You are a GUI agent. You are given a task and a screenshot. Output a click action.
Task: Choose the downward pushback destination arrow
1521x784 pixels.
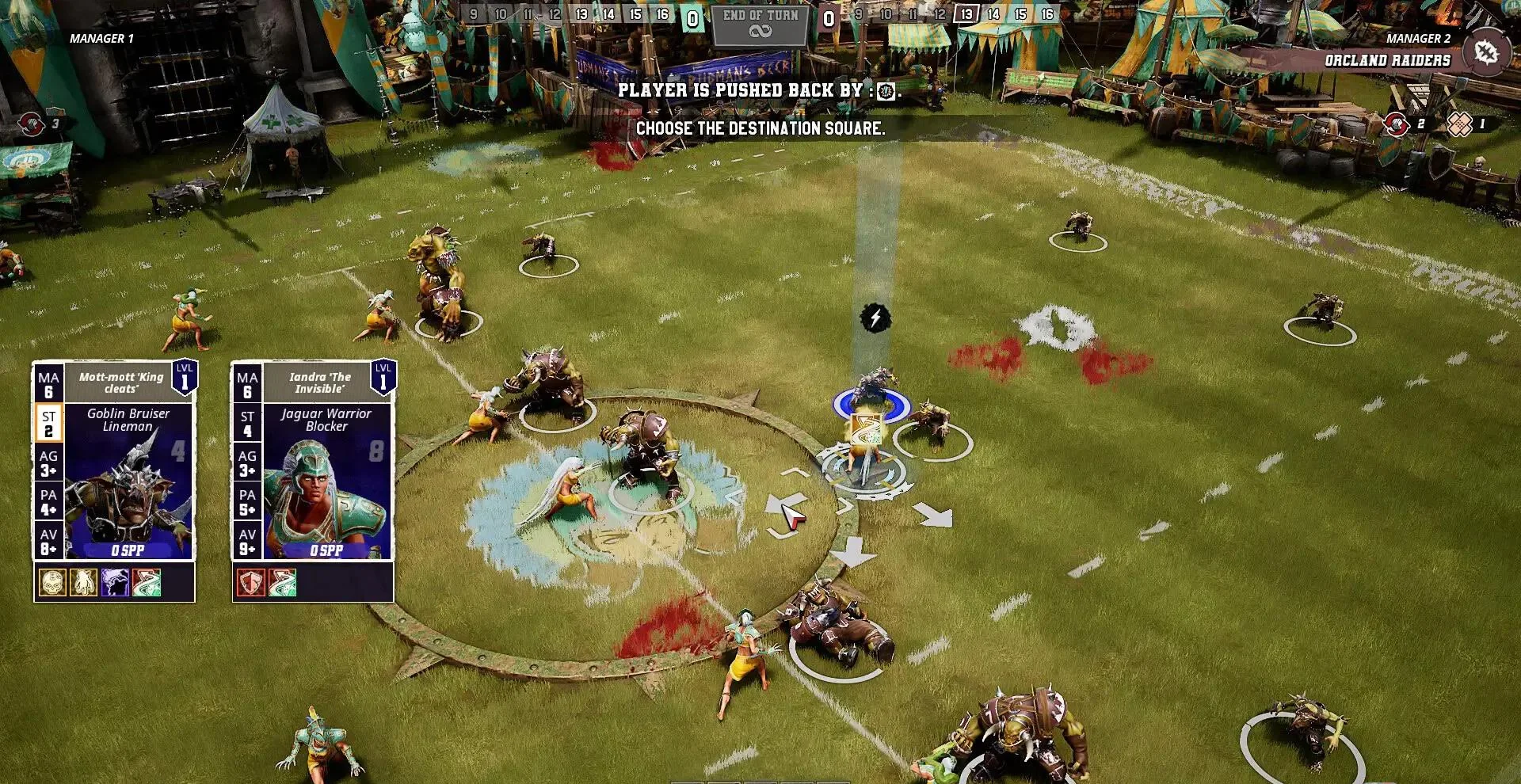pyautogui.click(x=853, y=552)
